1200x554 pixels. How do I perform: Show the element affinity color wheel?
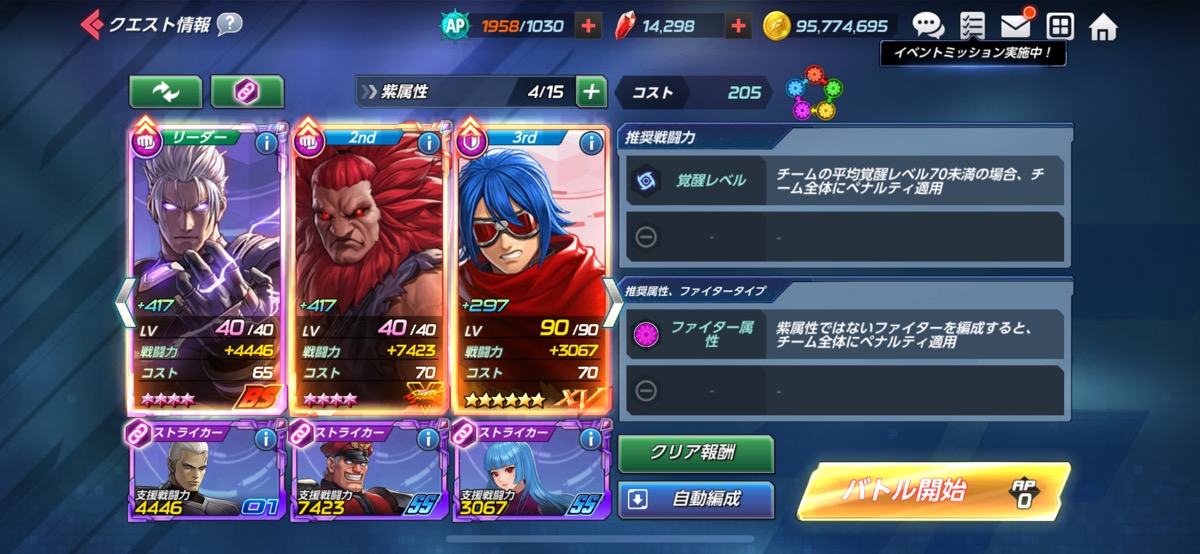tap(813, 92)
